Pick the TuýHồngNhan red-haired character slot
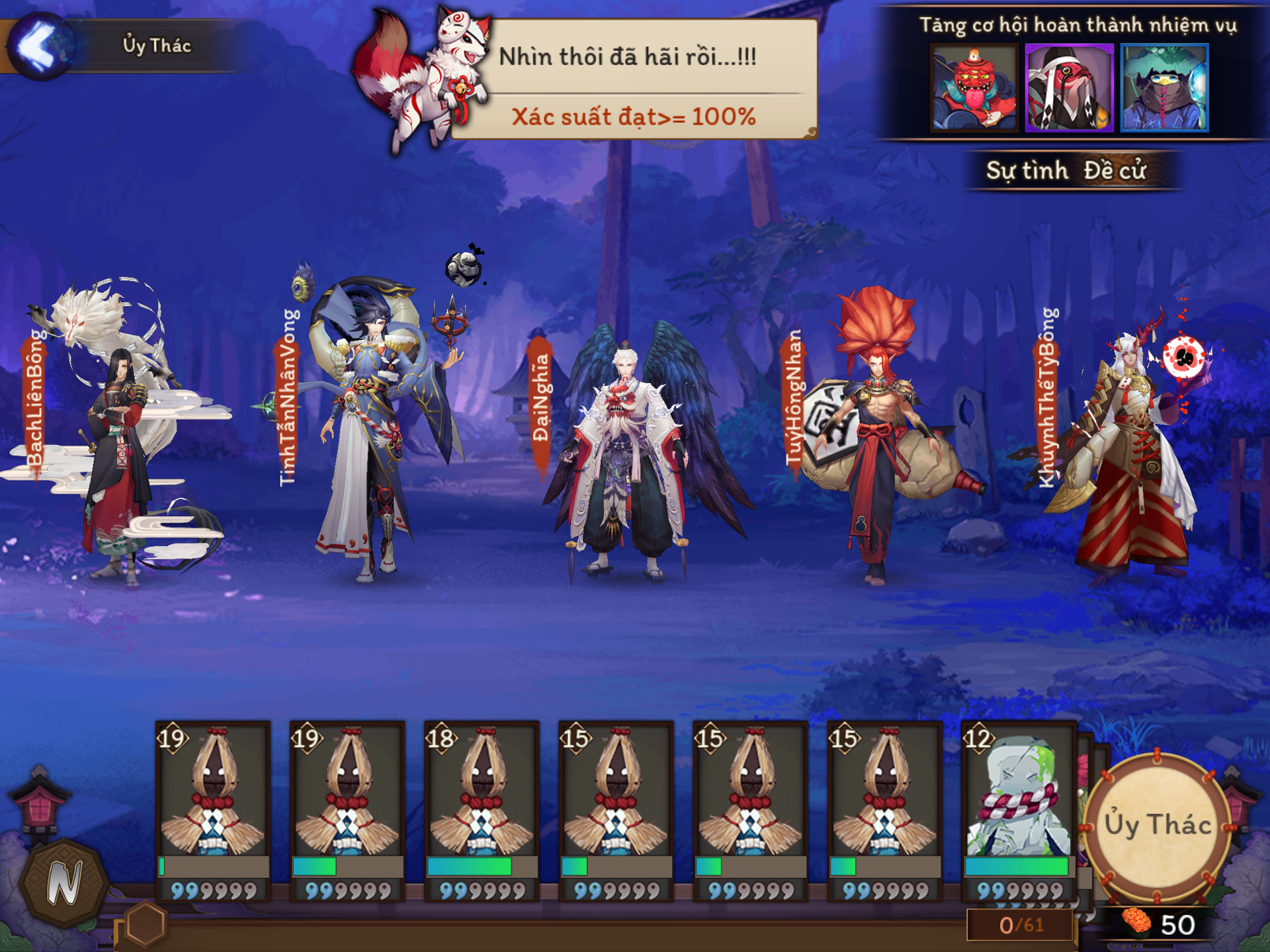This screenshot has height=952, width=1270. pyautogui.click(x=873, y=436)
